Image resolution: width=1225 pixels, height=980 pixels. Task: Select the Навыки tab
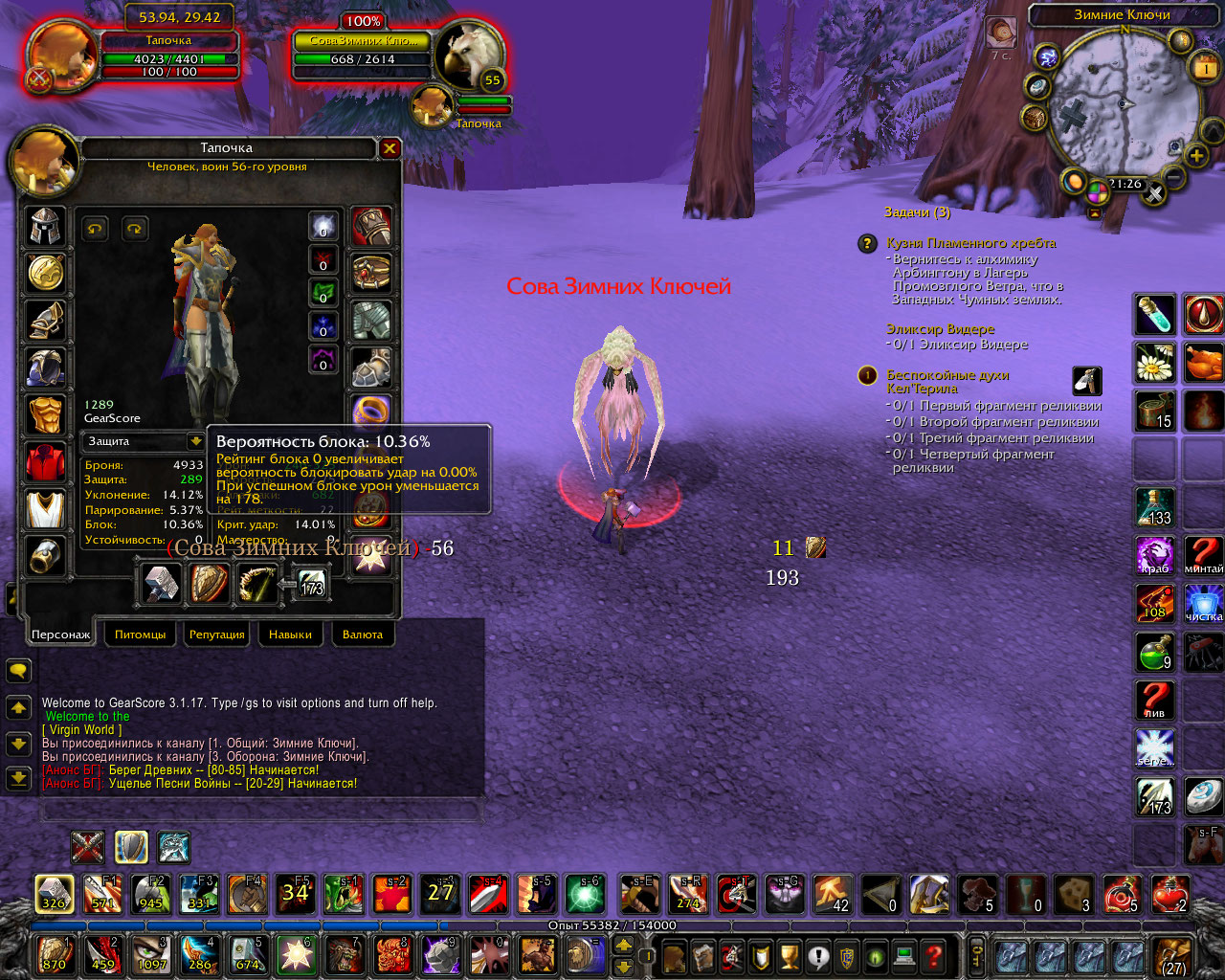[x=290, y=635]
